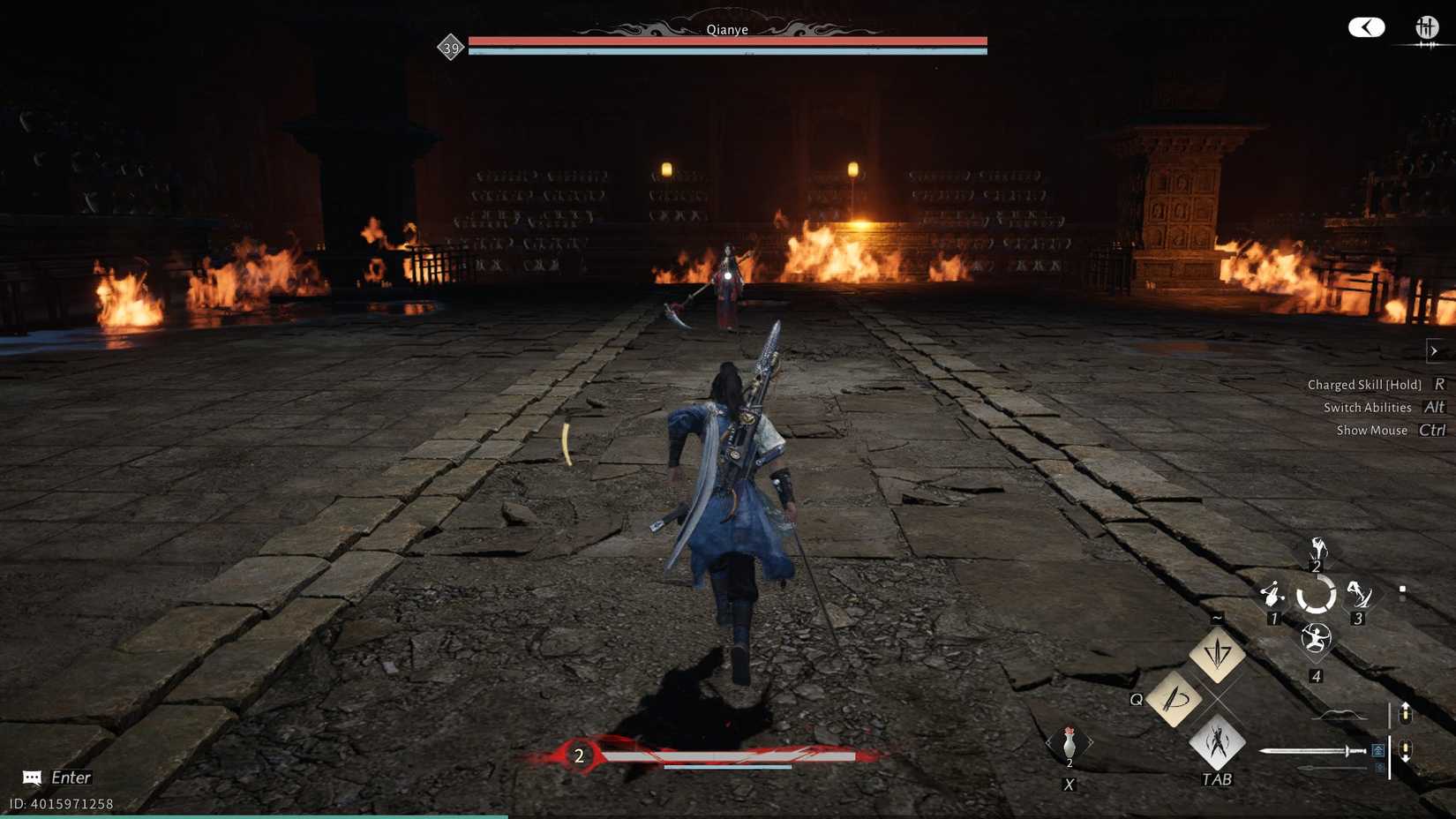Open the weapon menu icon top right
This screenshot has width=1456, height=819.
click(x=1428, y=27)
